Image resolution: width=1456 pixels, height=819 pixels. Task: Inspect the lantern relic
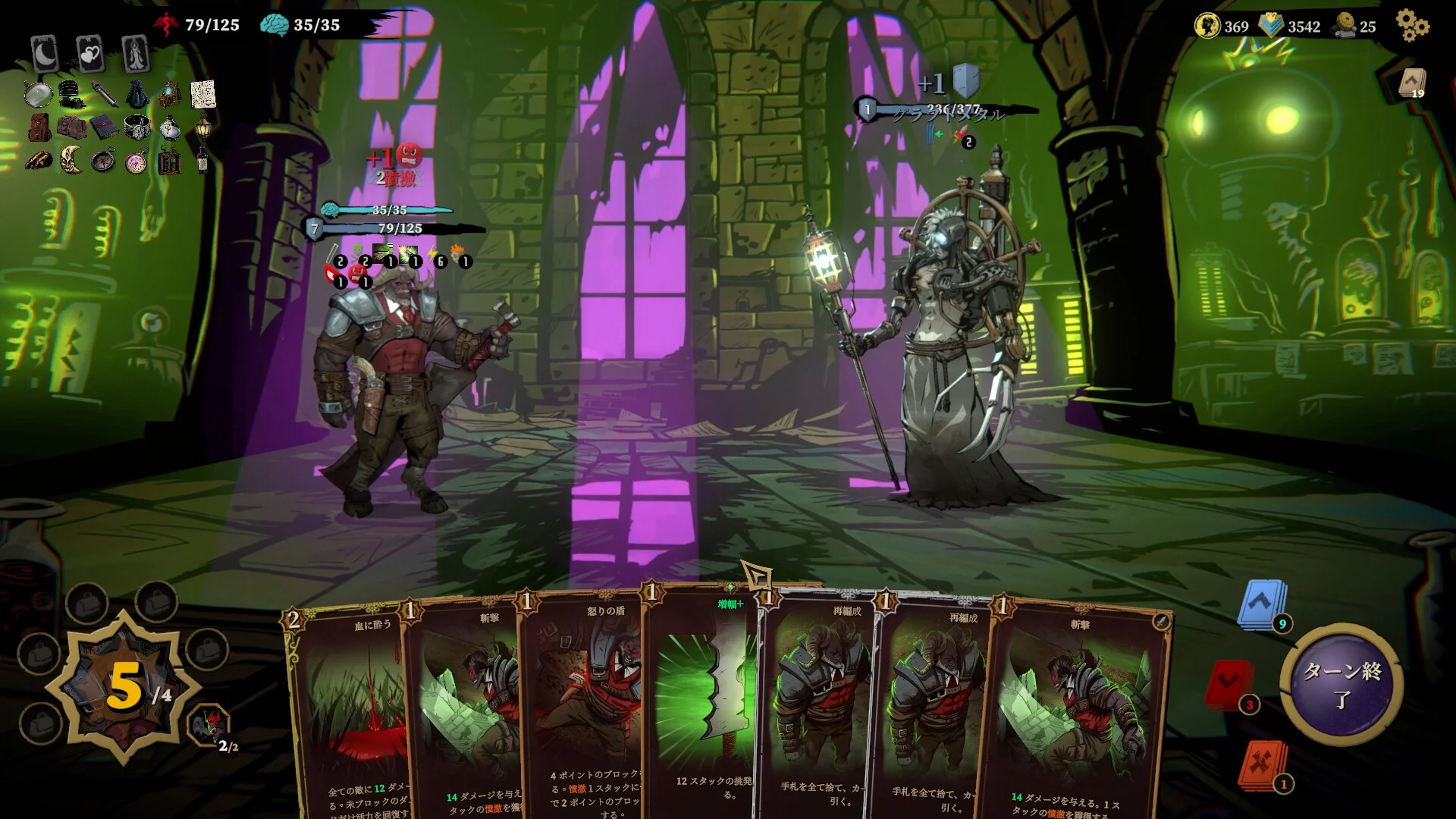coord(202,129)
